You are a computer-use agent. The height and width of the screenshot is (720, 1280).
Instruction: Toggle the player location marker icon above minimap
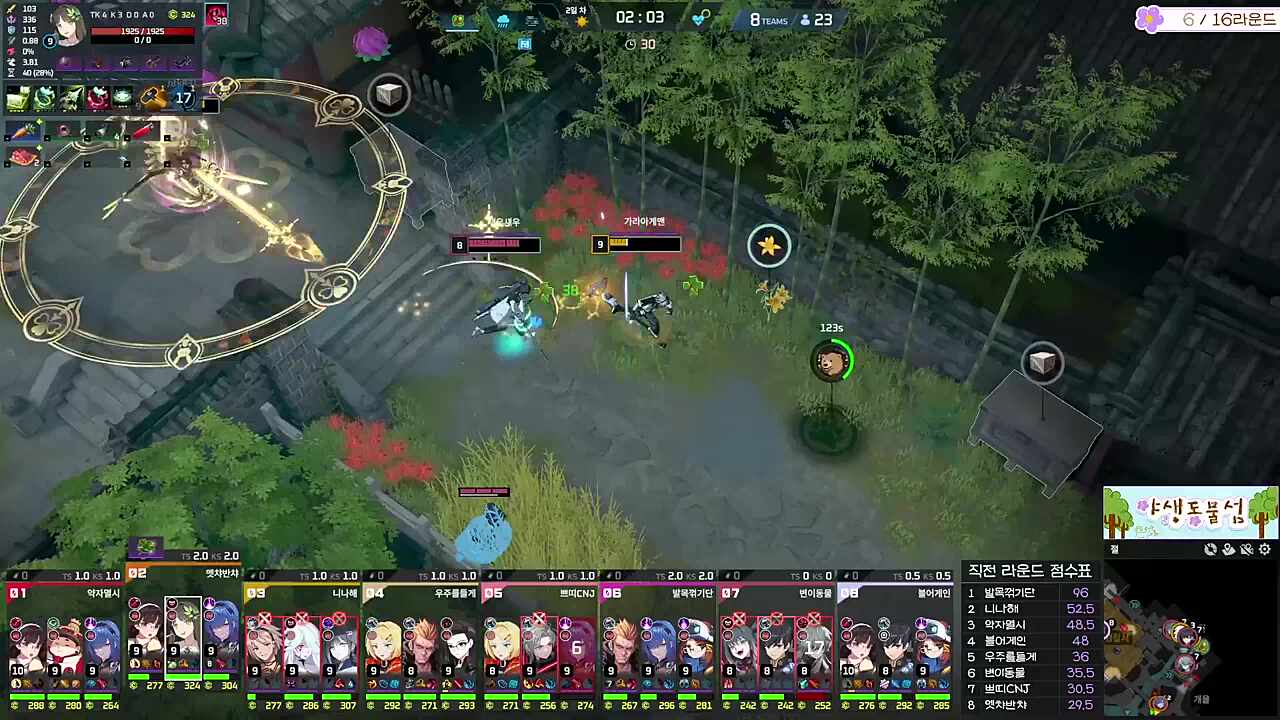(1228, 549)
